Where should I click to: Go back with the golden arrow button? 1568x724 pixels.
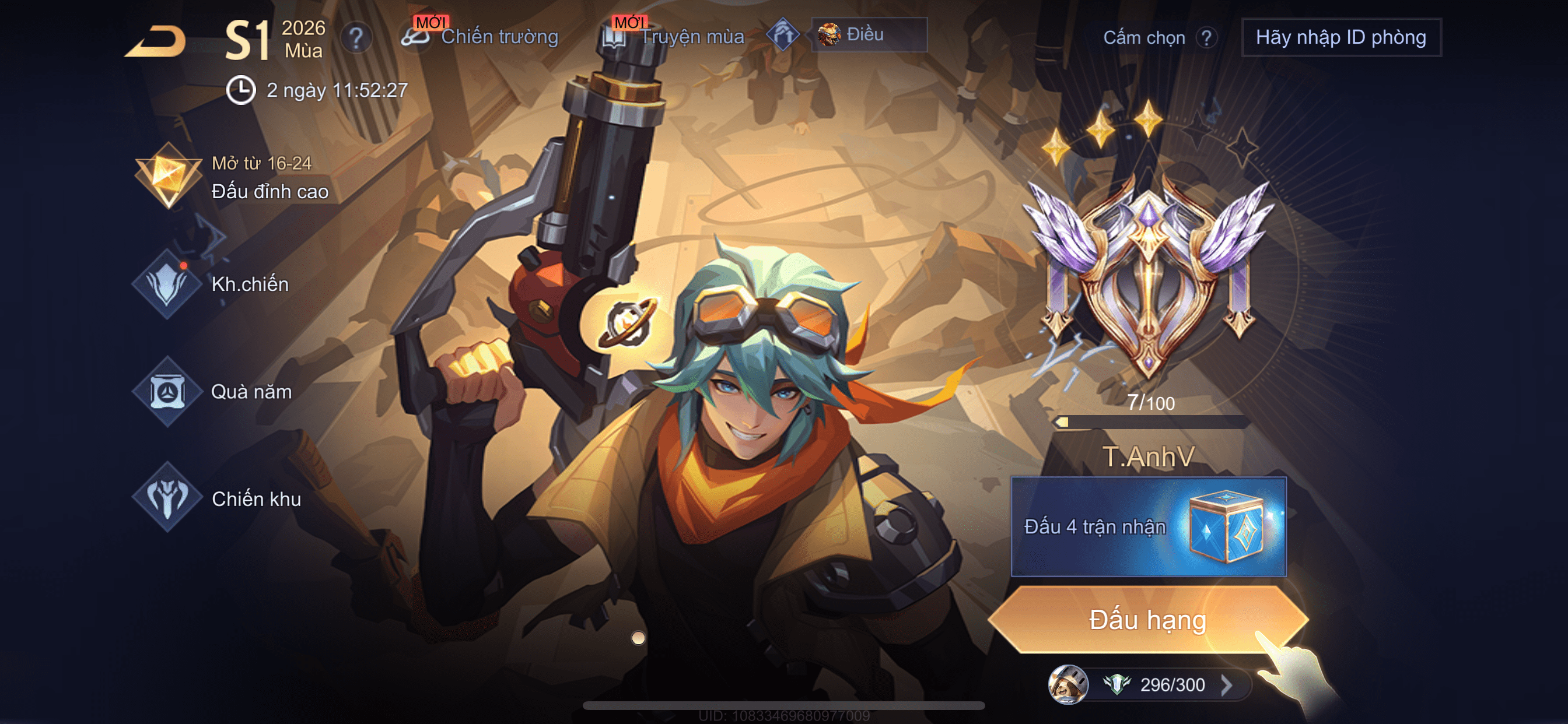tap(156, 41)
